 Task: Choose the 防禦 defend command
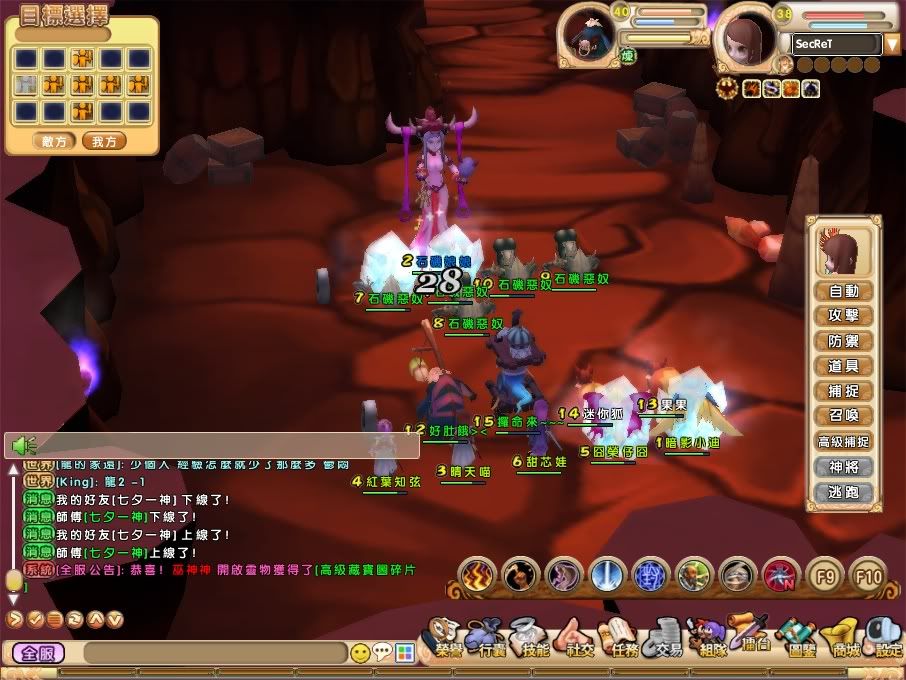(x=844, y=342)
